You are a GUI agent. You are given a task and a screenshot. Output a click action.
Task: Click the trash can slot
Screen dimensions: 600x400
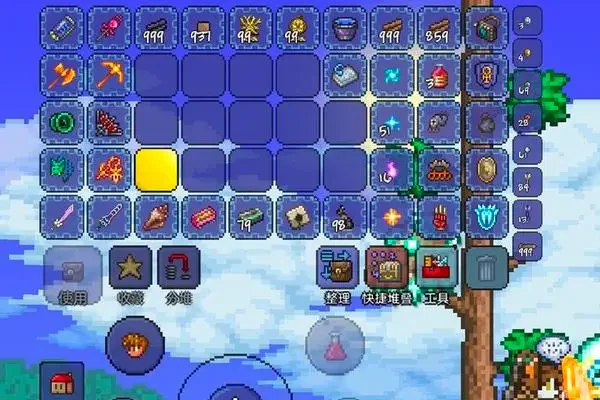487,267
